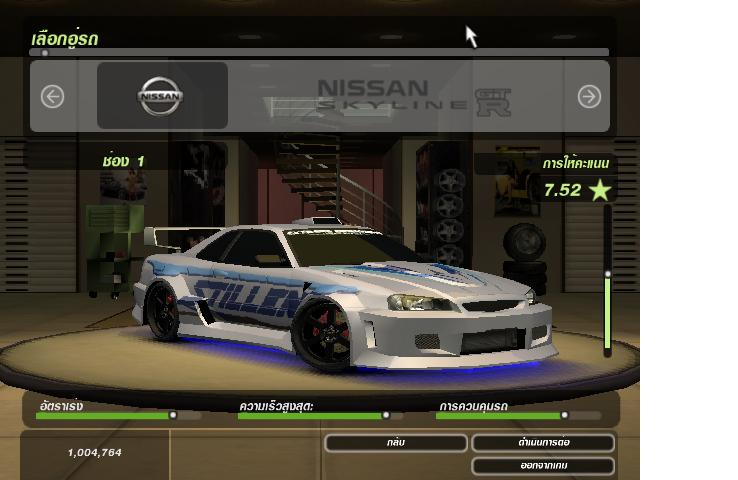Select the Nissan logo tile
Screen dimensions: 738x480
coord(162,96)
